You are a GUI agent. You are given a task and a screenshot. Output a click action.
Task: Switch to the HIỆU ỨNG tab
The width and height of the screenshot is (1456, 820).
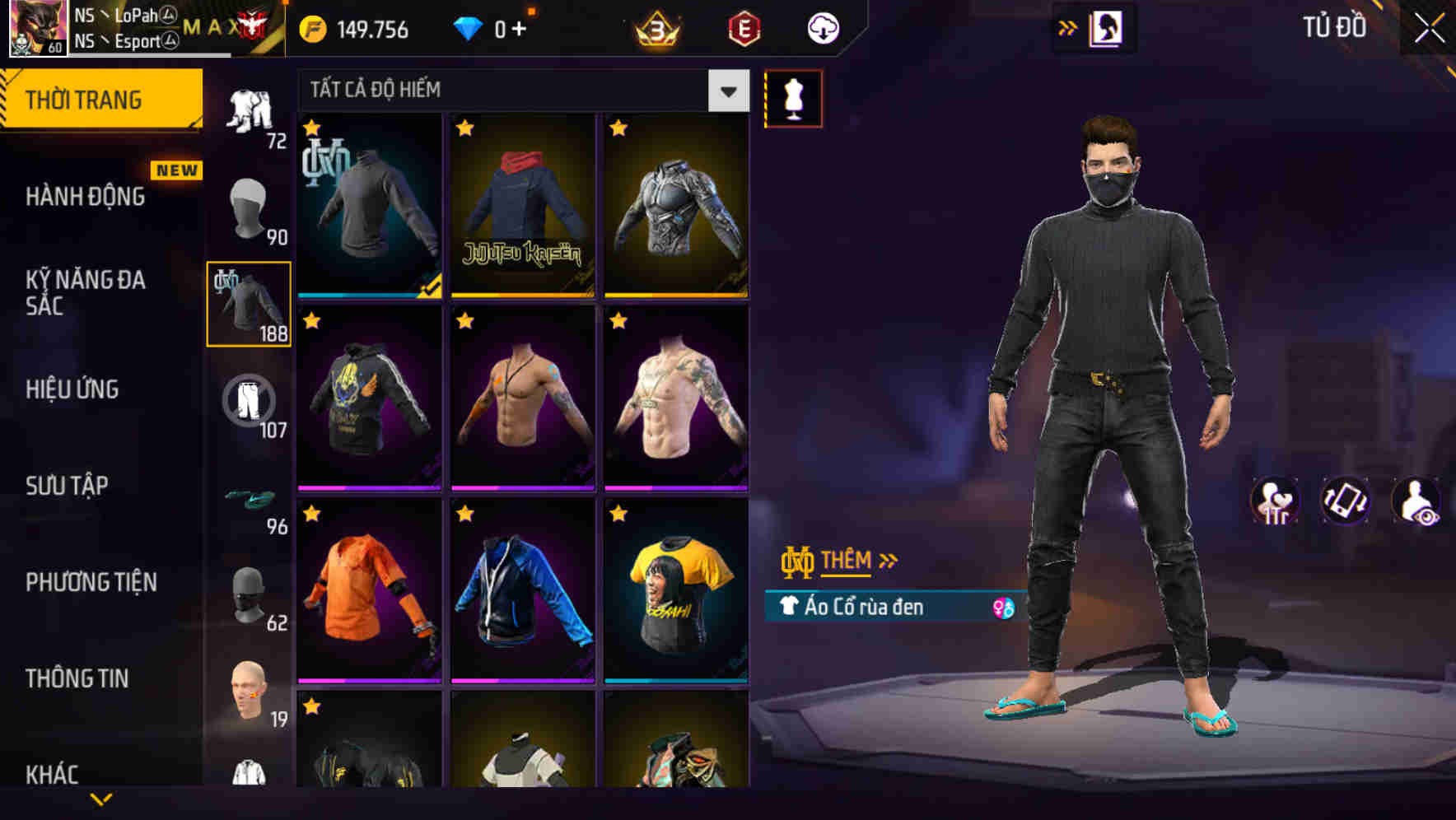coord(74,389)
